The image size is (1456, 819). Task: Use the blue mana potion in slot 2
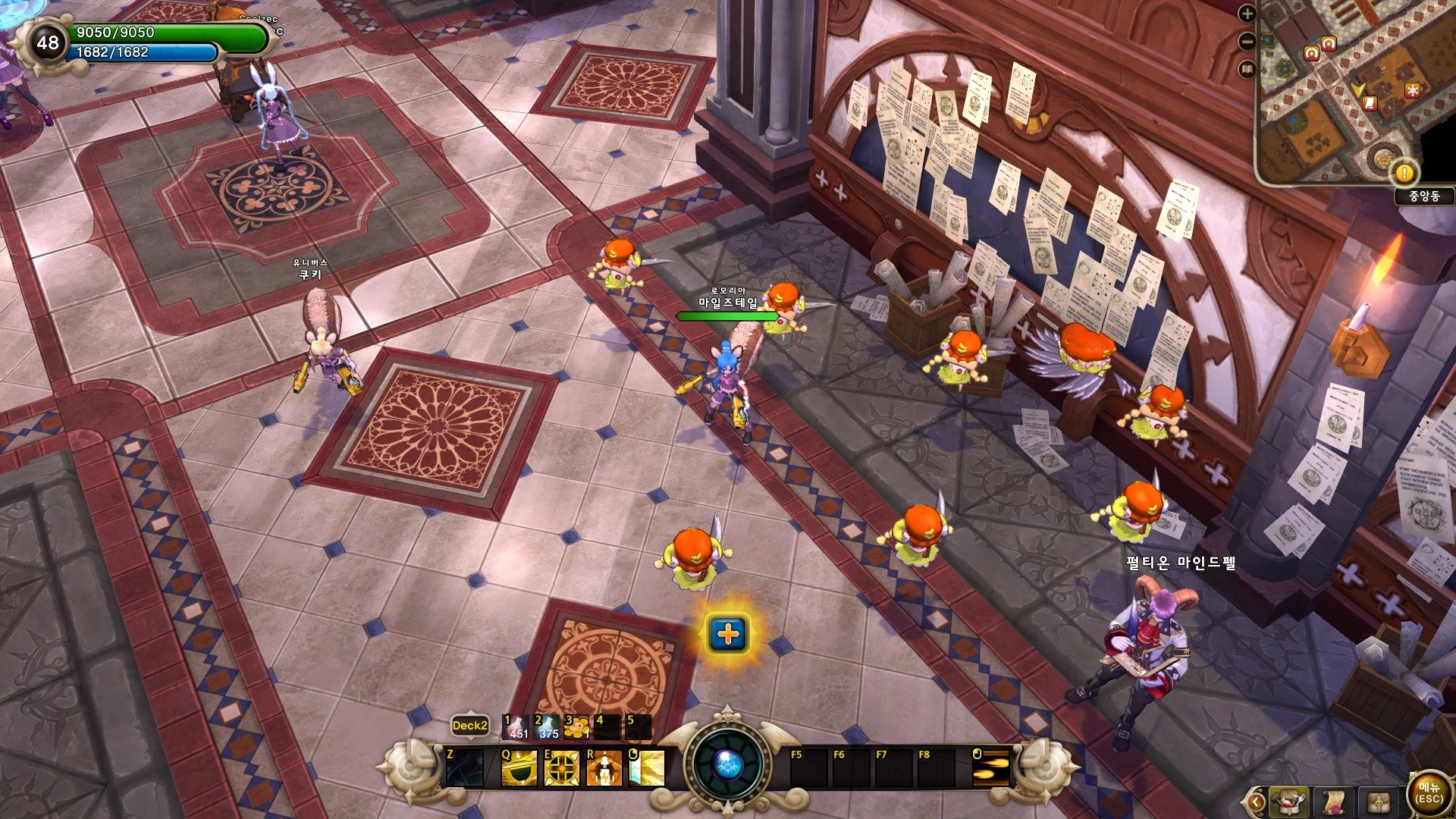coord(547,727)
